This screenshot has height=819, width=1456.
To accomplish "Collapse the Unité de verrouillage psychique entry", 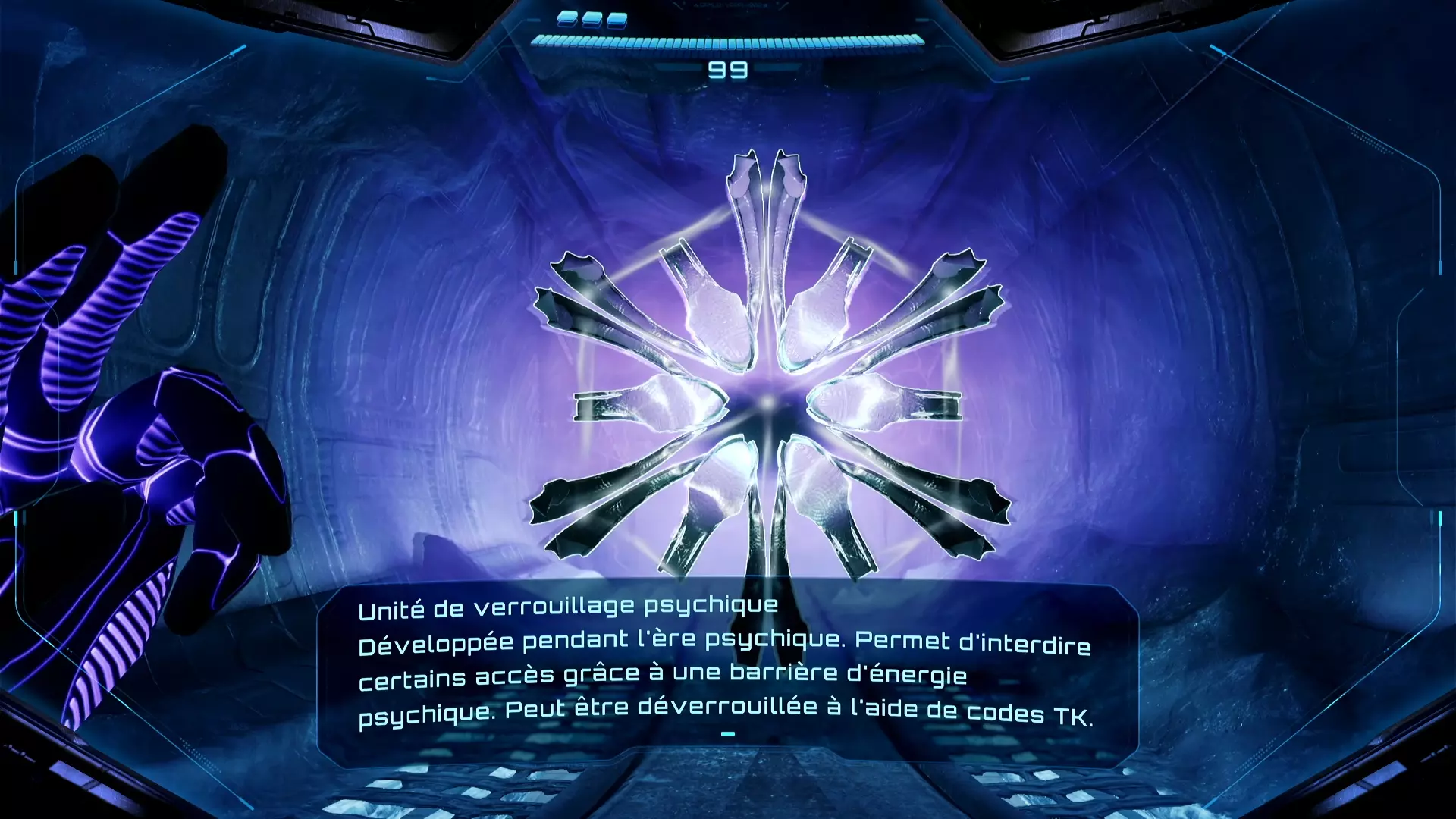I will 570,607.
